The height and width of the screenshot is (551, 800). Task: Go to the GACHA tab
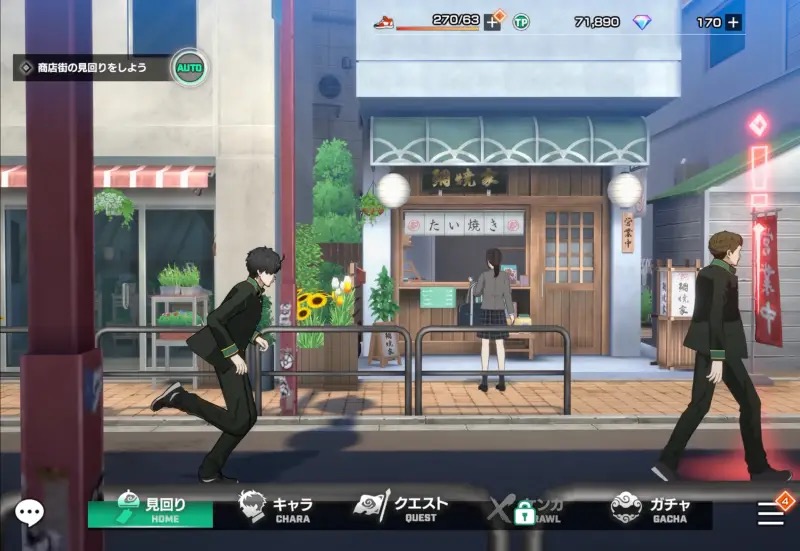650,509
